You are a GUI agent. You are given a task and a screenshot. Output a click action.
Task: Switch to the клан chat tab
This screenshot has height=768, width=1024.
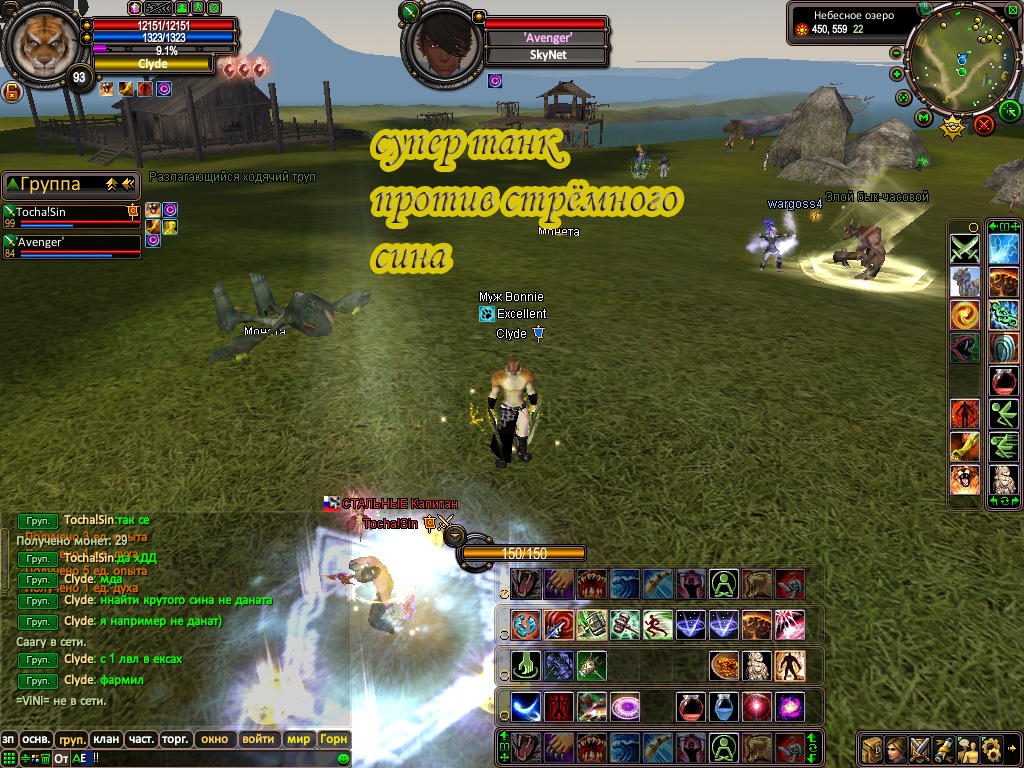click(105, 740)
